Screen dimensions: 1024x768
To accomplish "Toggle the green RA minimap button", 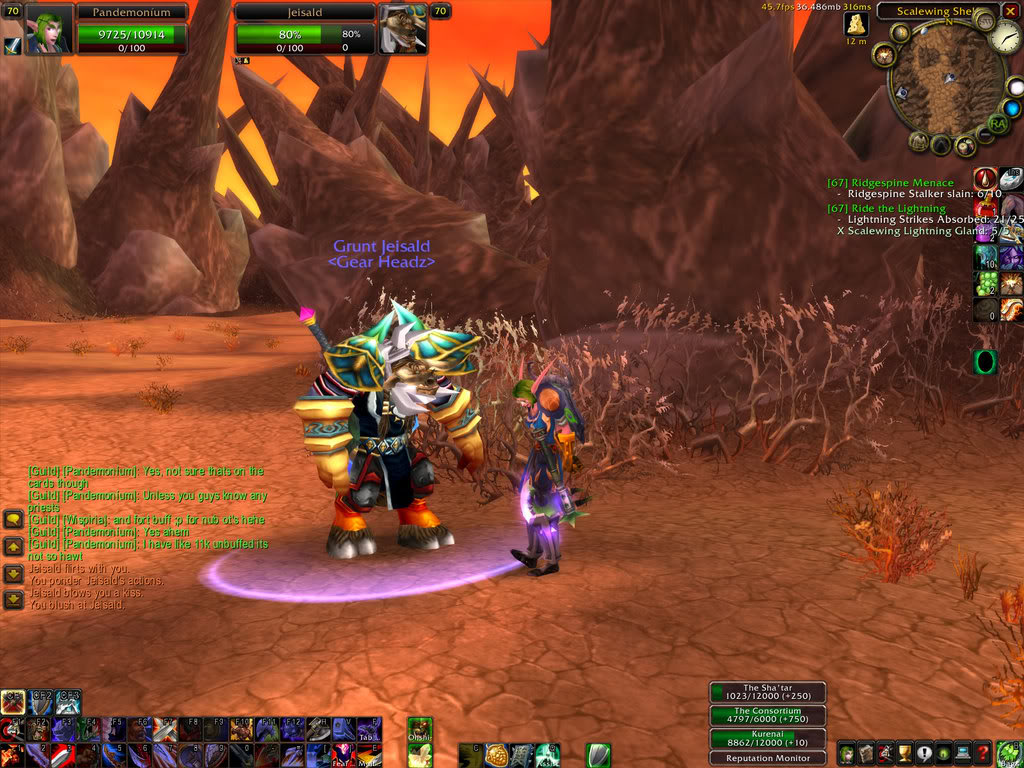I will [x=997, y=123].
